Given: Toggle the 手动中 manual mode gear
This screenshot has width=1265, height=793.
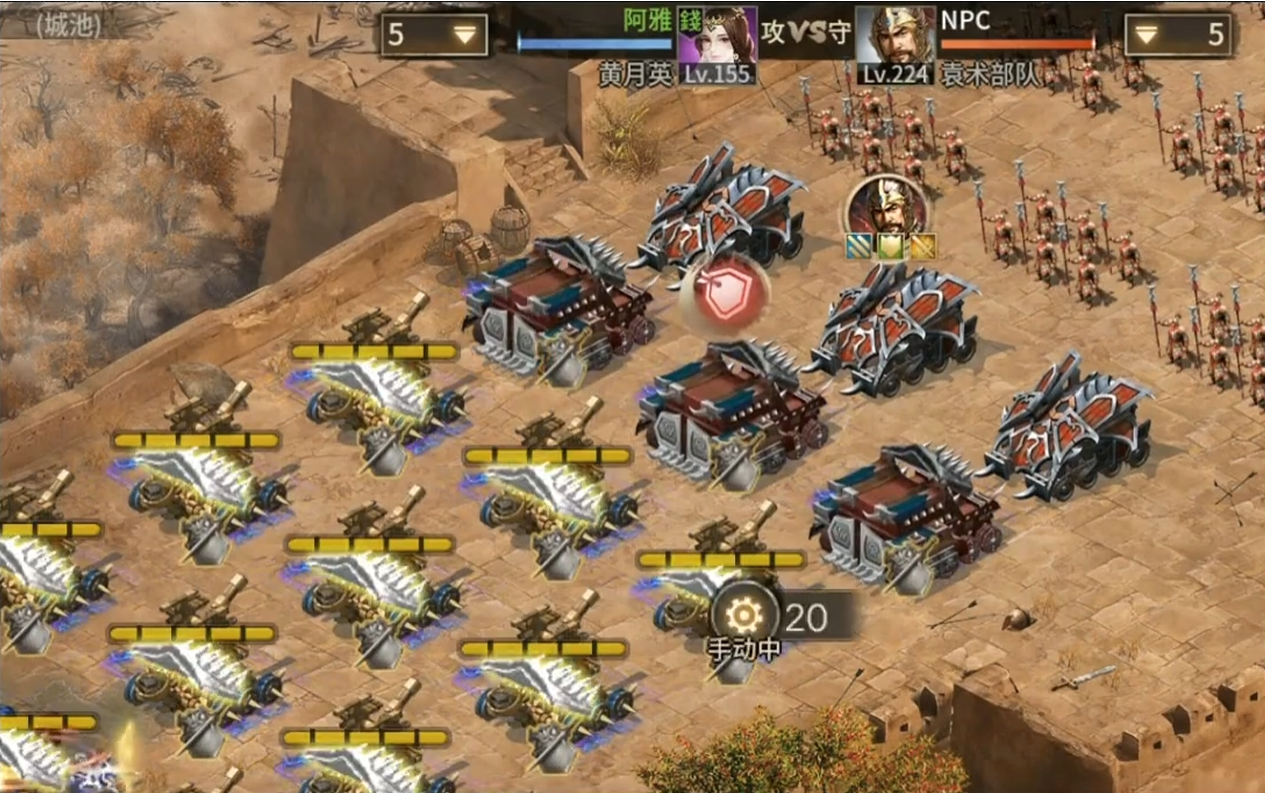Looking at the screenshot, I should click(x=745, y=616).
